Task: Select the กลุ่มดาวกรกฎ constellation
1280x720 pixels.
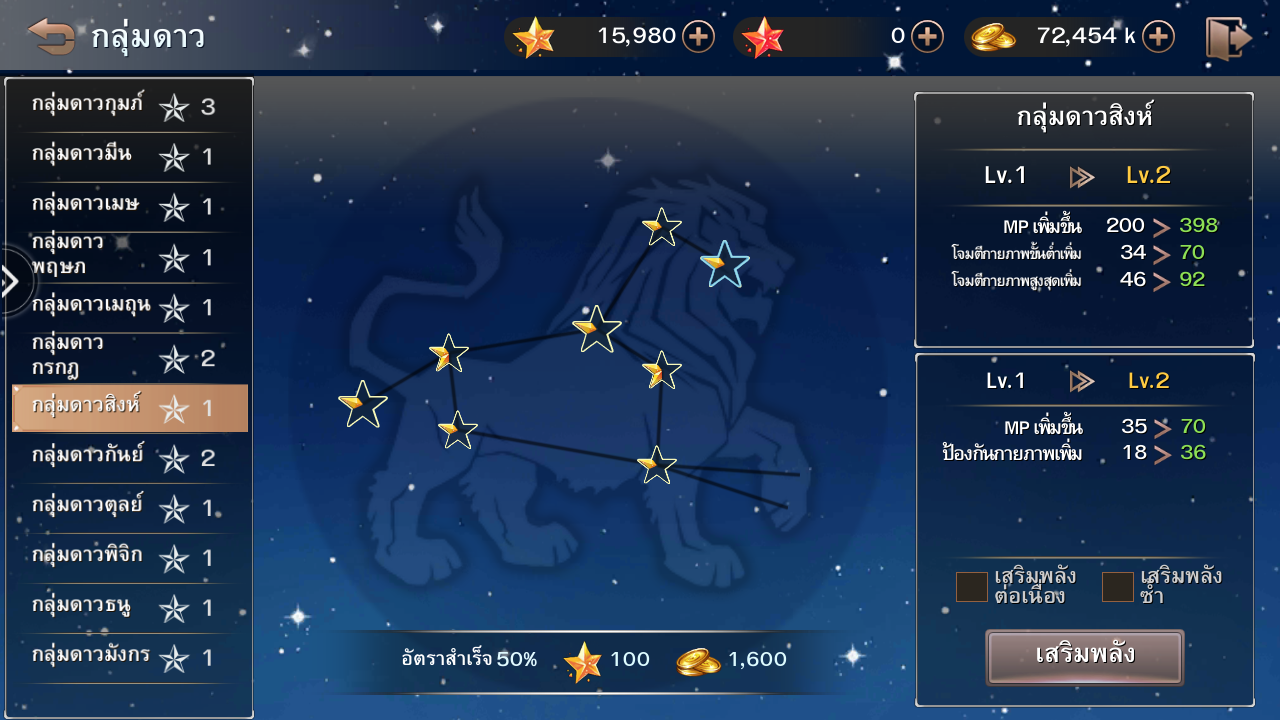Action: point(129,357)
